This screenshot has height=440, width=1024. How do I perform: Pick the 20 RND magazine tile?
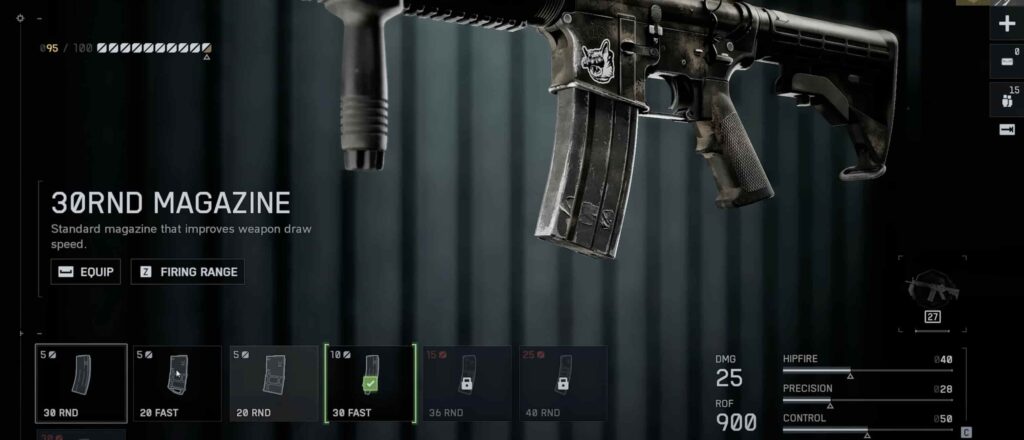pos(273,384)
